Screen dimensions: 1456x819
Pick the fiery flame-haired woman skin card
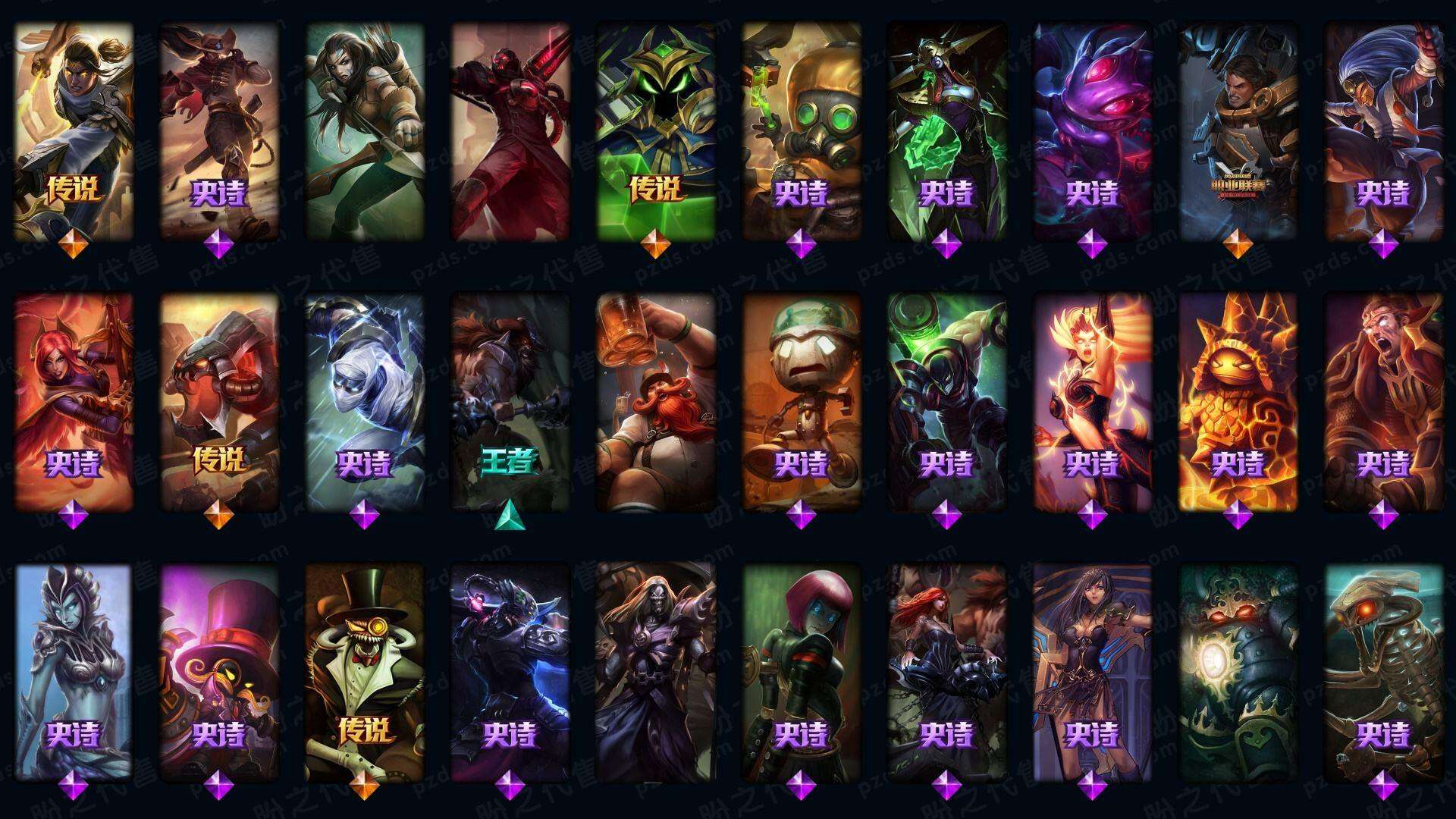[x=1092, y=402]
